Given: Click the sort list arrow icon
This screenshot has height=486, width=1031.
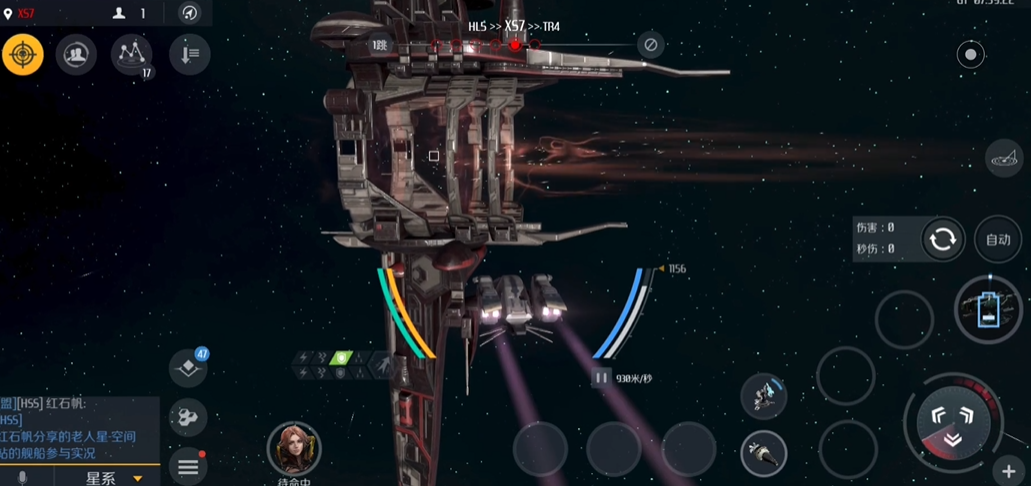Looking at the screenshot, I should [189, 55].
